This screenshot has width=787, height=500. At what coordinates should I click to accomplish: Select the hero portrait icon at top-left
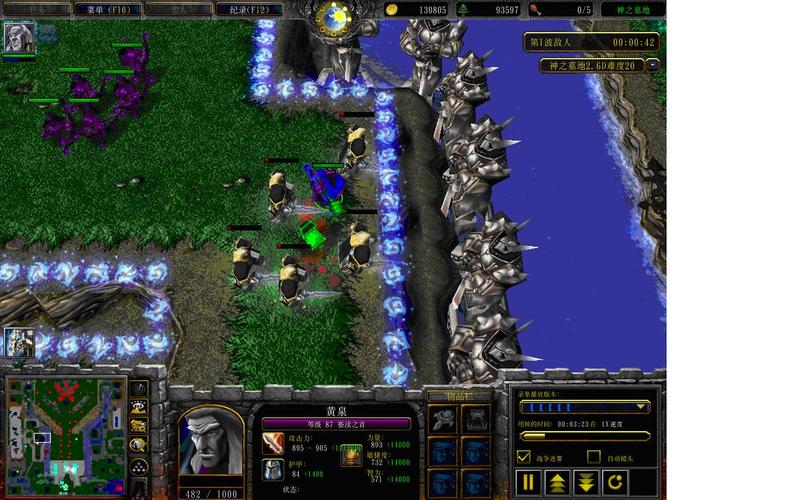[x=18, y=37]
